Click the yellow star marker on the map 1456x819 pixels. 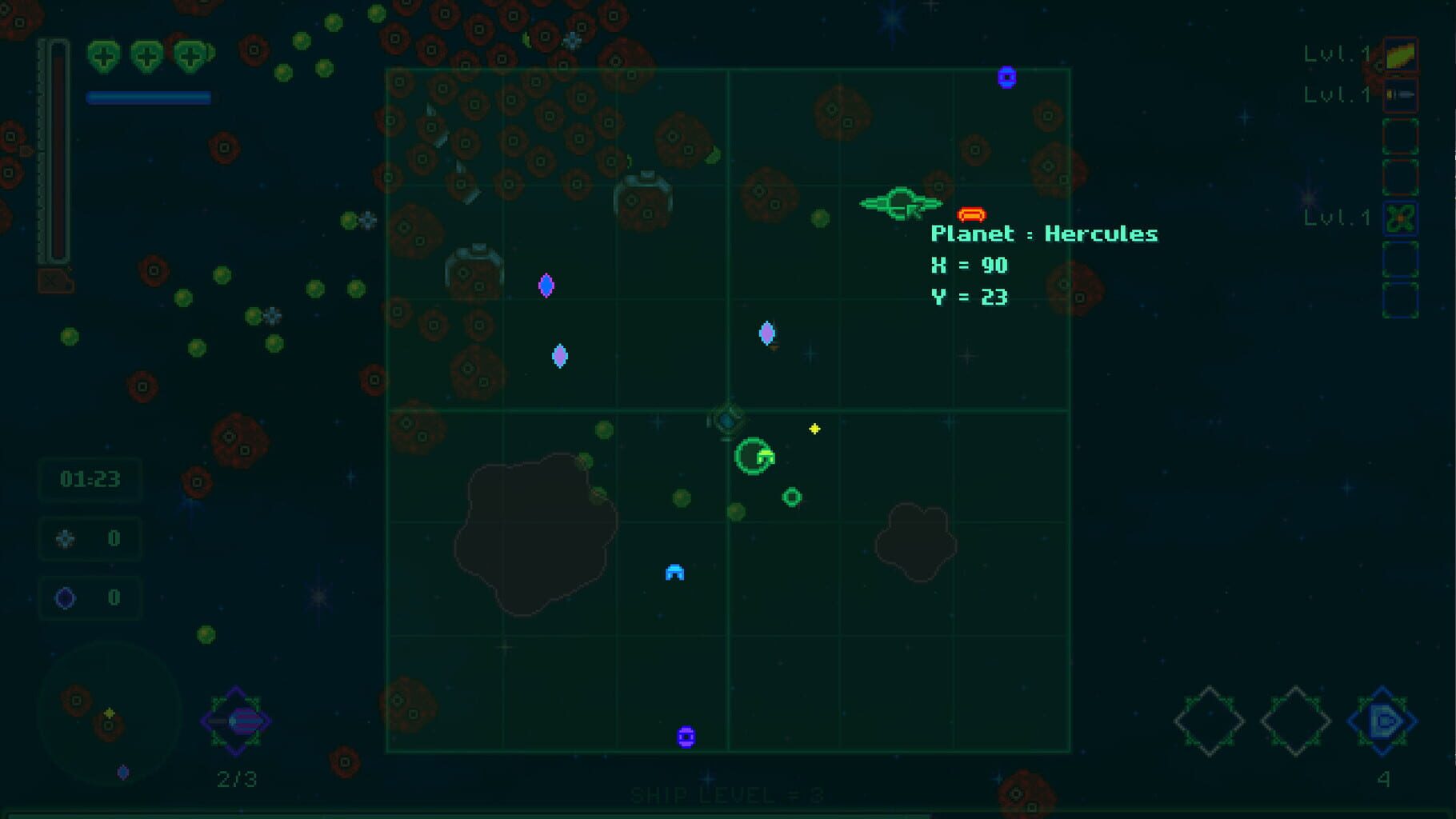tap(814, 429)
